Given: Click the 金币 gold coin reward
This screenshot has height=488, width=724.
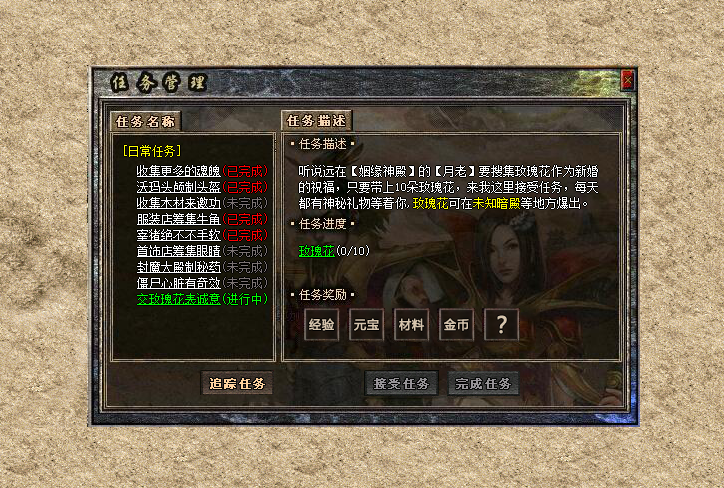Looking at the screenshot, I should [x=456, y=325].
